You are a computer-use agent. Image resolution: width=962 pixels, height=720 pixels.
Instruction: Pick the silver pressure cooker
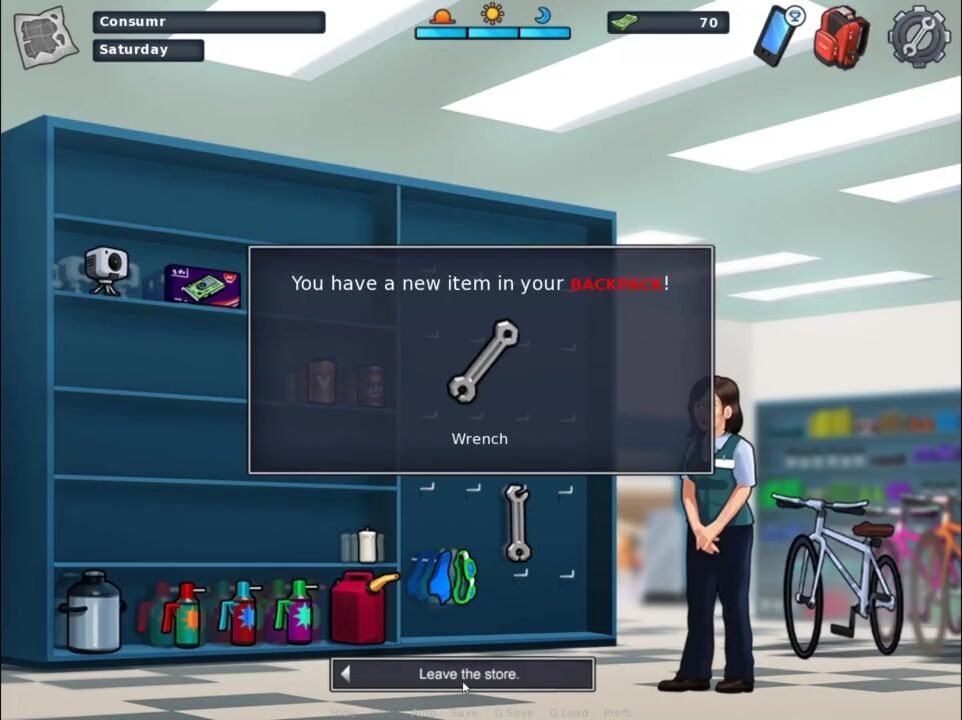(92, 610)
